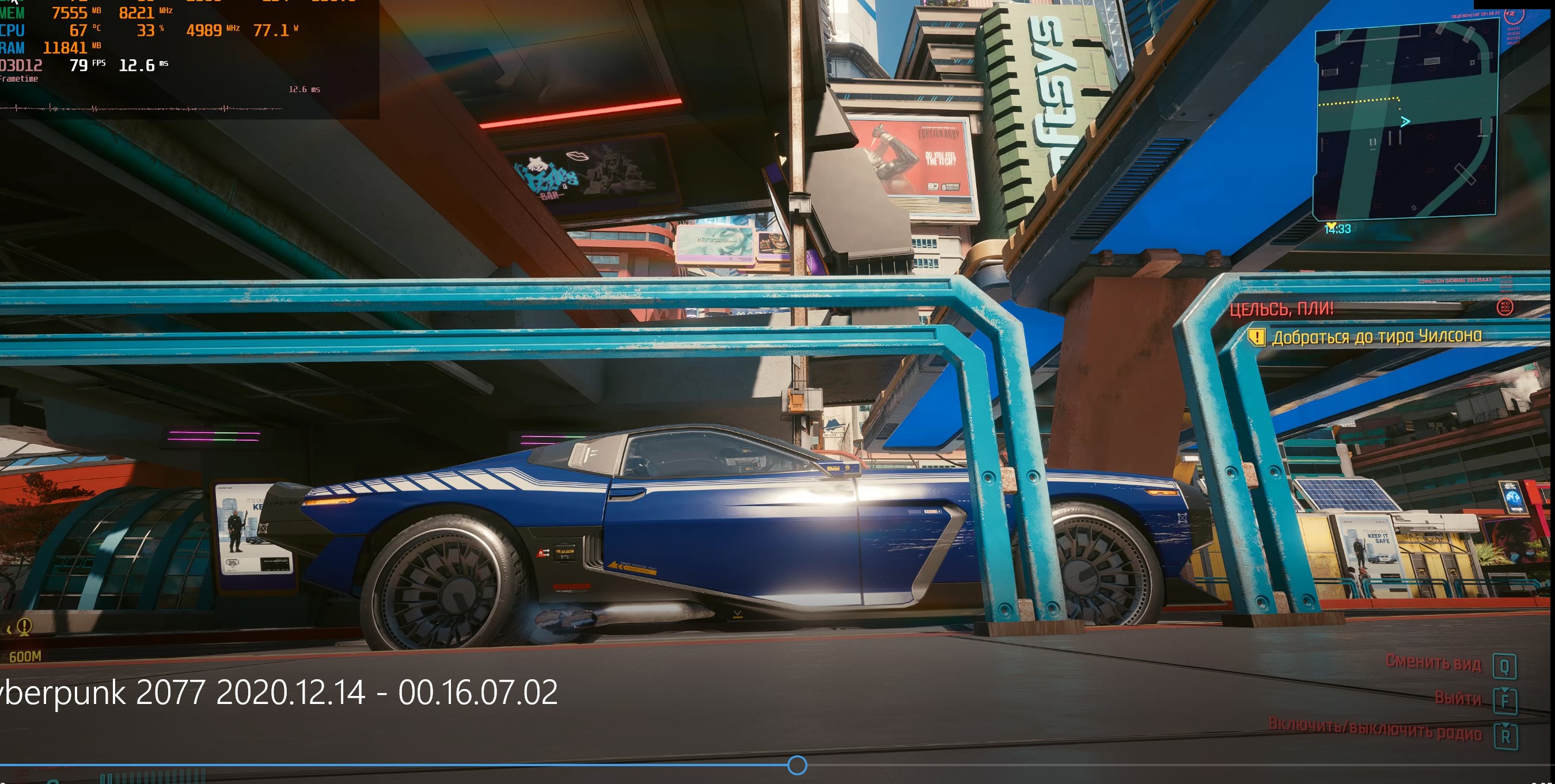Click the video progress slider handle

coord(797,765)
